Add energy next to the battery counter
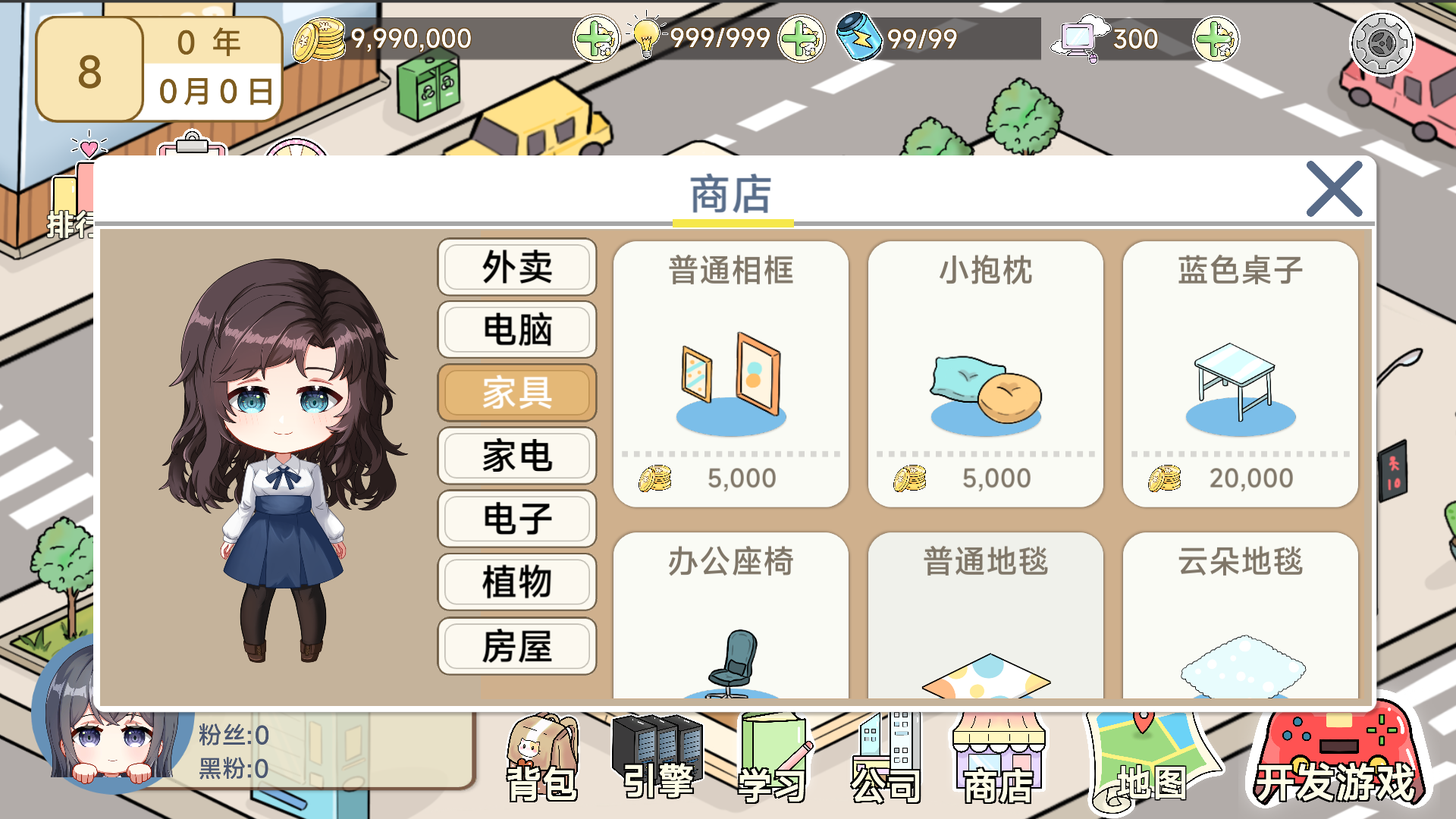This screenshot has width=1456, height=819. 1216,37
